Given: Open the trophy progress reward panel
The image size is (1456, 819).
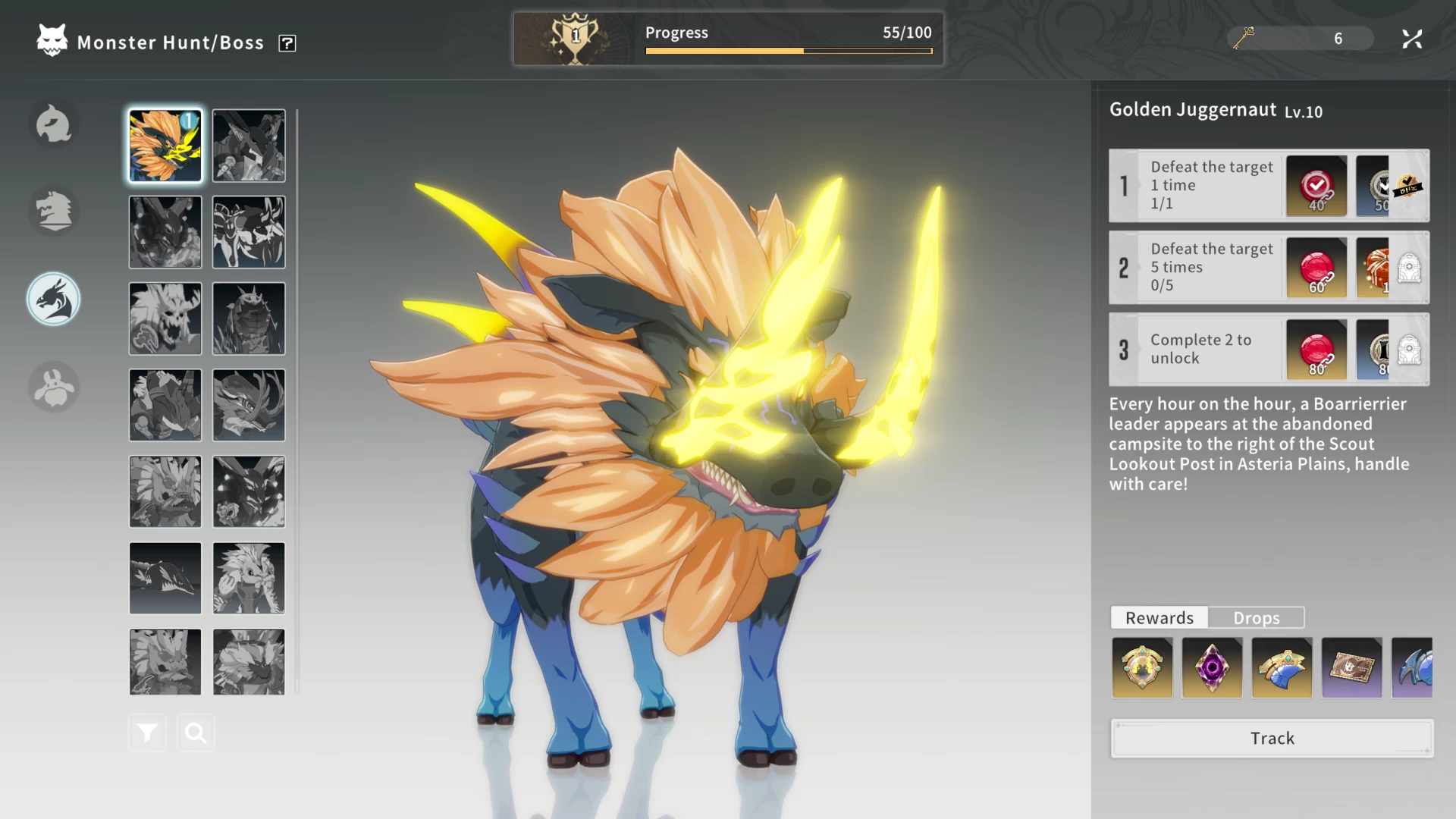Looking at the screenshot, I should click(x=576, y=39).
